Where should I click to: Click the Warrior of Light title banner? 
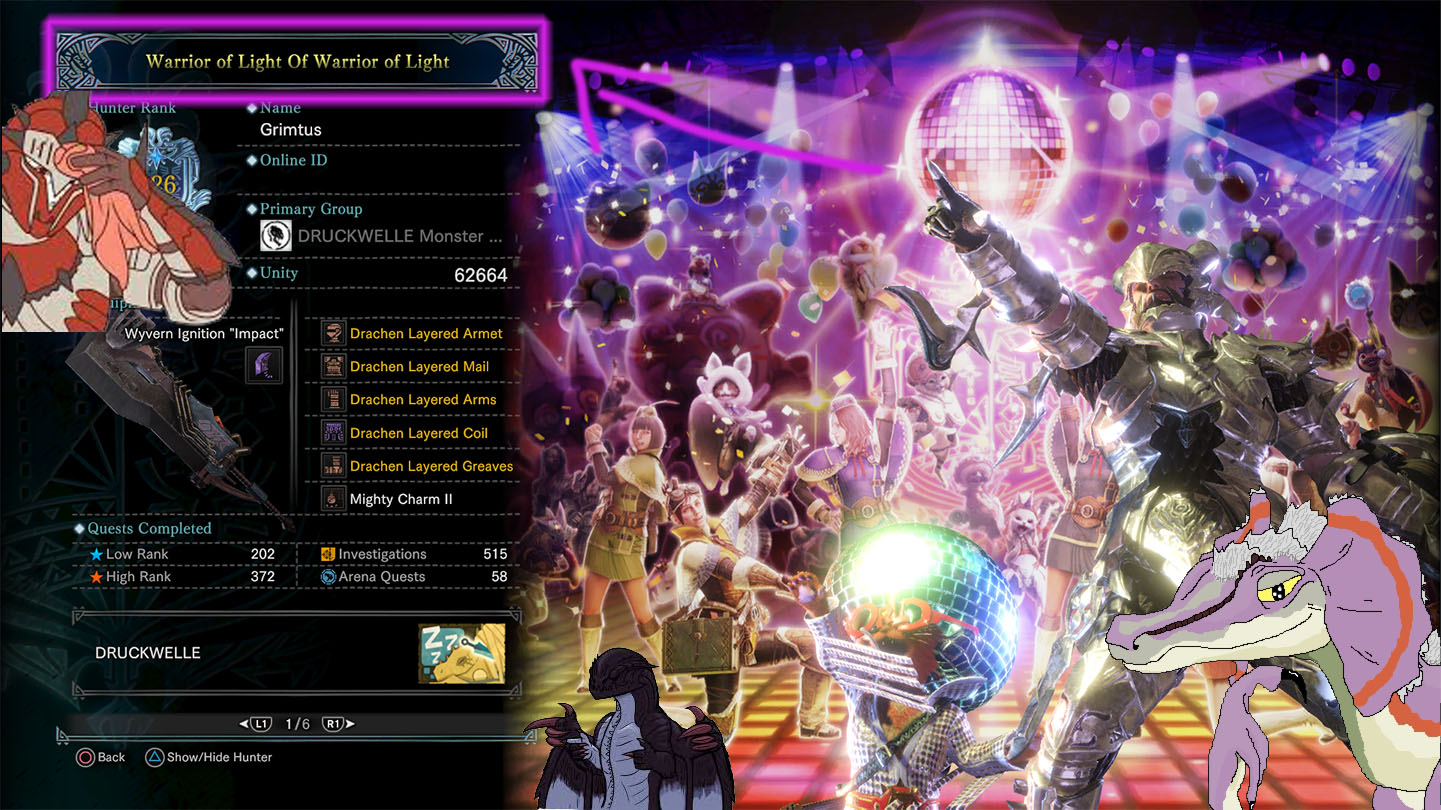point(297,61)
